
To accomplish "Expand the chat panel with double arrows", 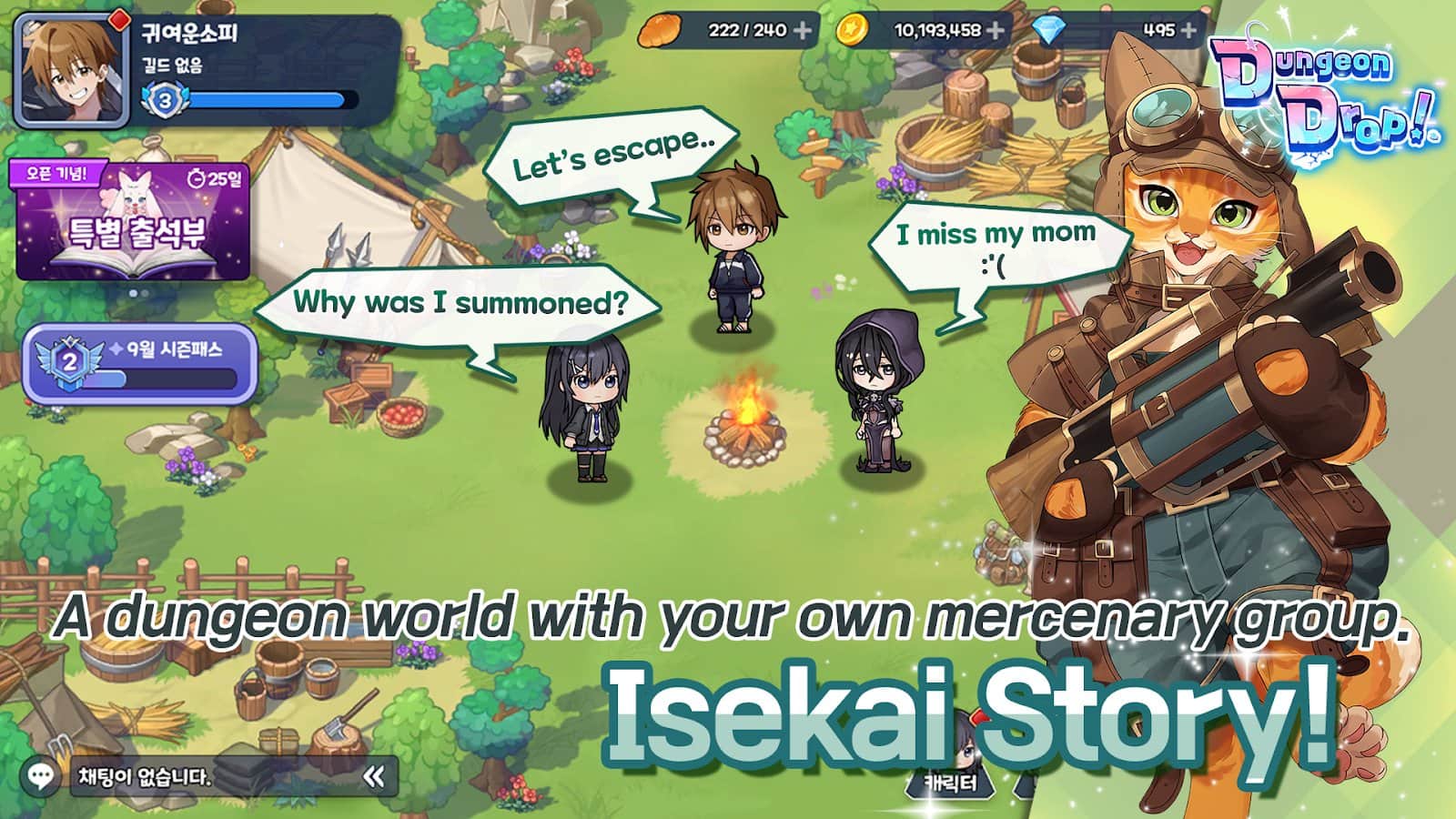I will click(x=373, y=776).
